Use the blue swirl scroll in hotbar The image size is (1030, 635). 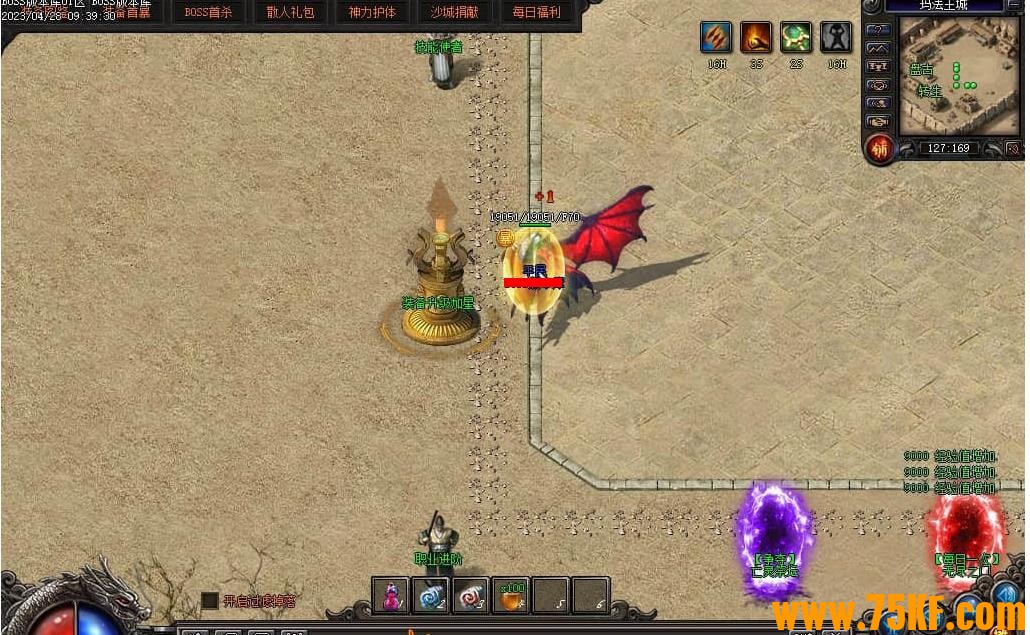(x=431, y=595)
